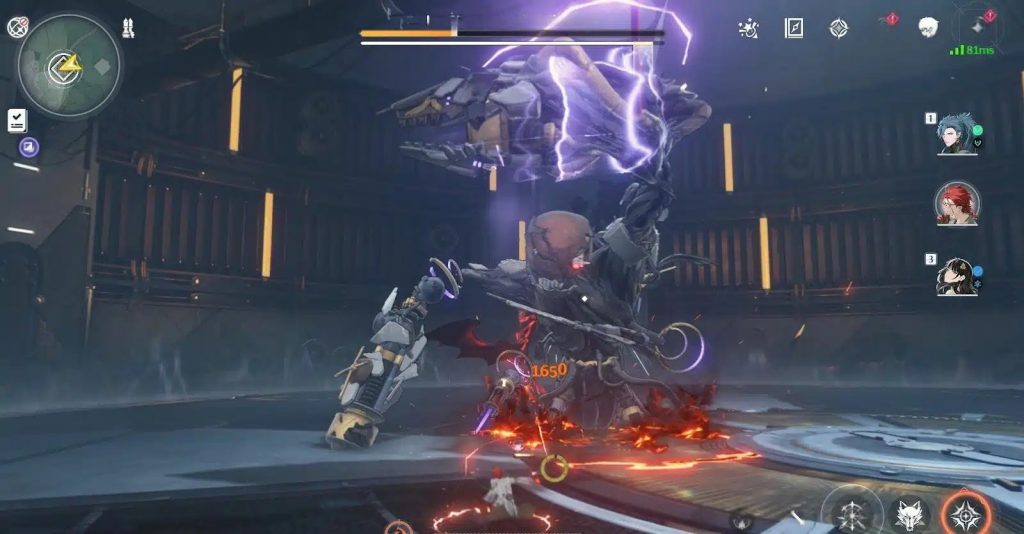This screenshot has width=1024, height=534.
Task: Open the circular minimap
Action: point(69,66)
